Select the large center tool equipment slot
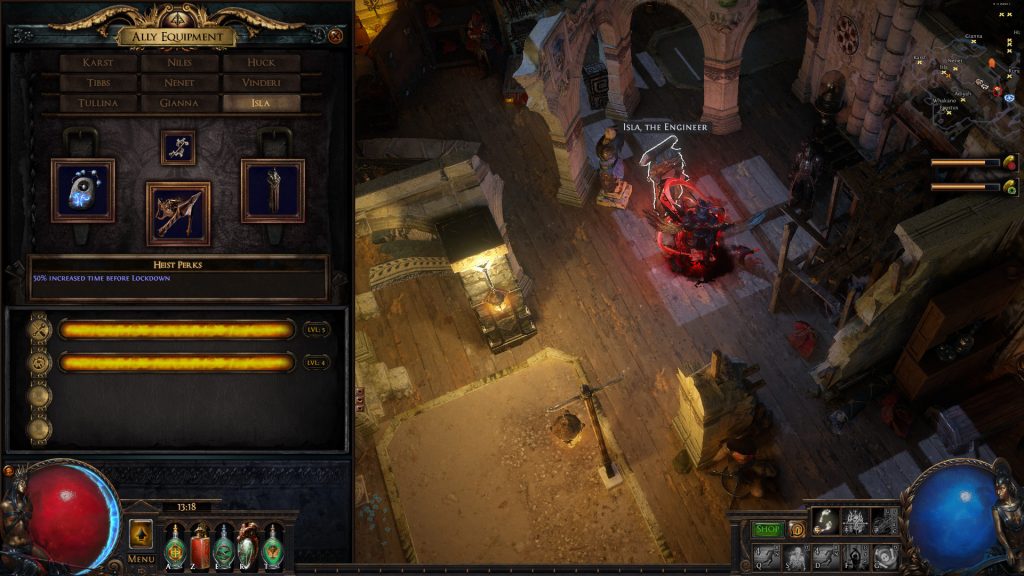The height and width of the screenshot is (576, 1024). coord(178,213)
